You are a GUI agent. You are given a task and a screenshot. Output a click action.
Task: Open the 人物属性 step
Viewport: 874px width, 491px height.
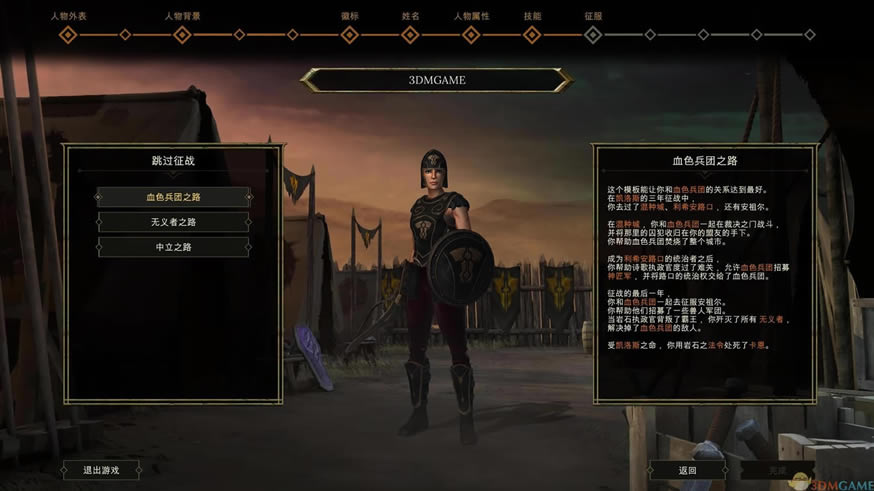(471, 35)
